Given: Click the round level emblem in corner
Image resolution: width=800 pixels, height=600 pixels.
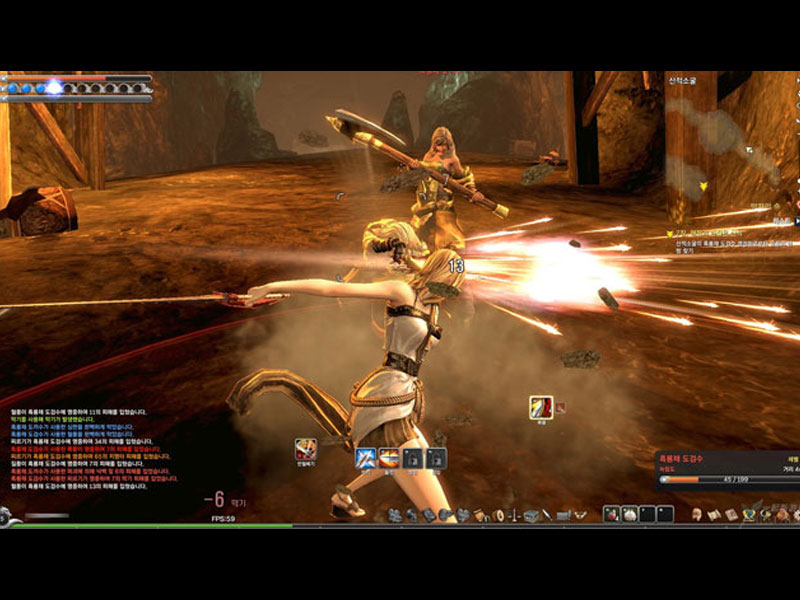Looking at the screenshot, I should [5, 517].
